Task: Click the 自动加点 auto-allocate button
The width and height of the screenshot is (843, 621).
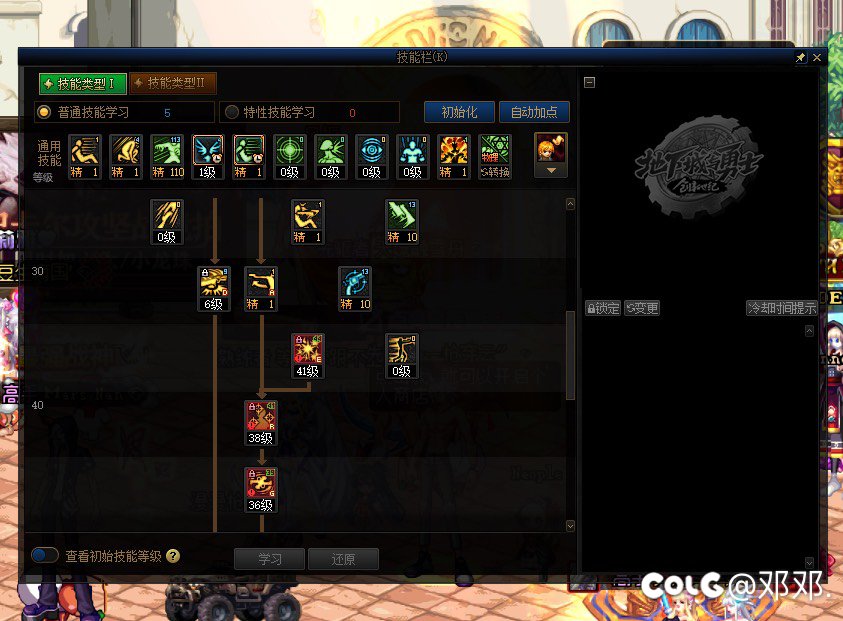Action: pyautogui.click(x=534, y=112)
